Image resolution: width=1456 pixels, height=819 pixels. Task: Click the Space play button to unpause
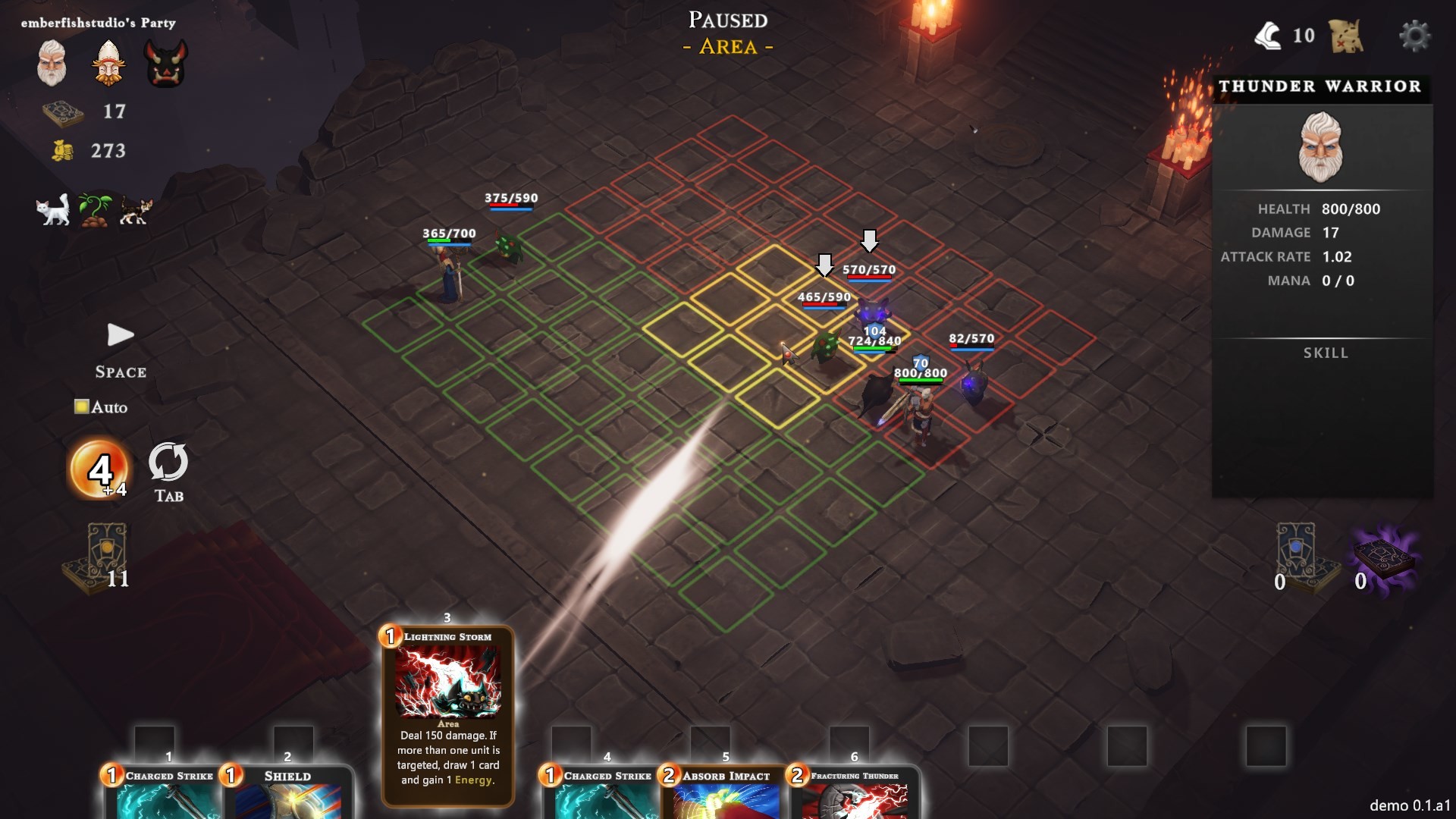[x=120, y=335]
